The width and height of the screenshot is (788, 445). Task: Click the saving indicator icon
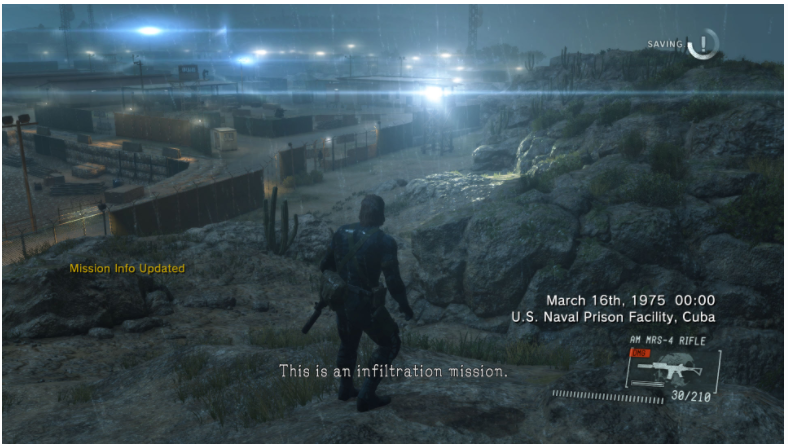[x=704, y=43]
